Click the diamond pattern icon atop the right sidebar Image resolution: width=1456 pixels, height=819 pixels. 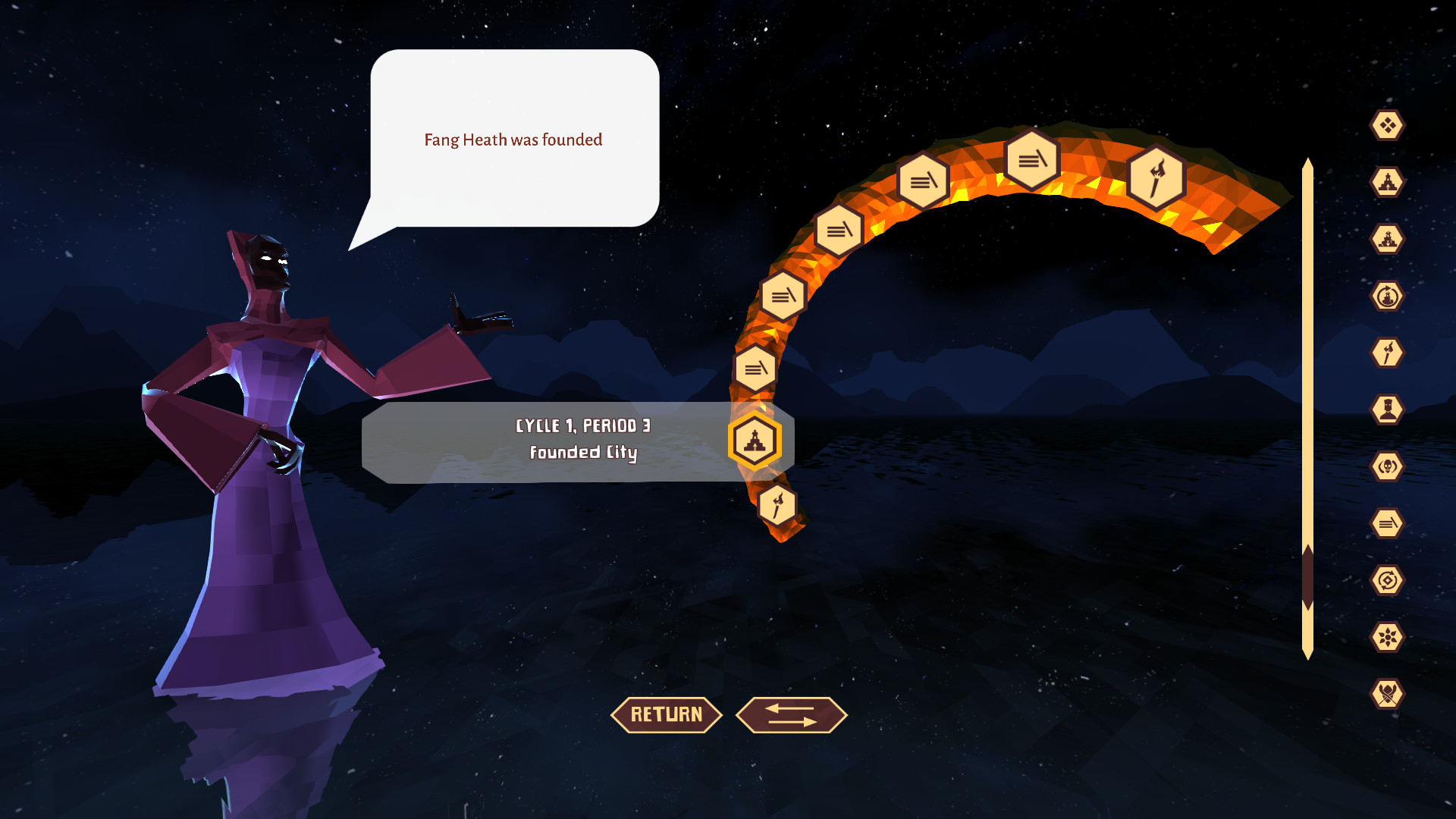tap(1387, 125)
